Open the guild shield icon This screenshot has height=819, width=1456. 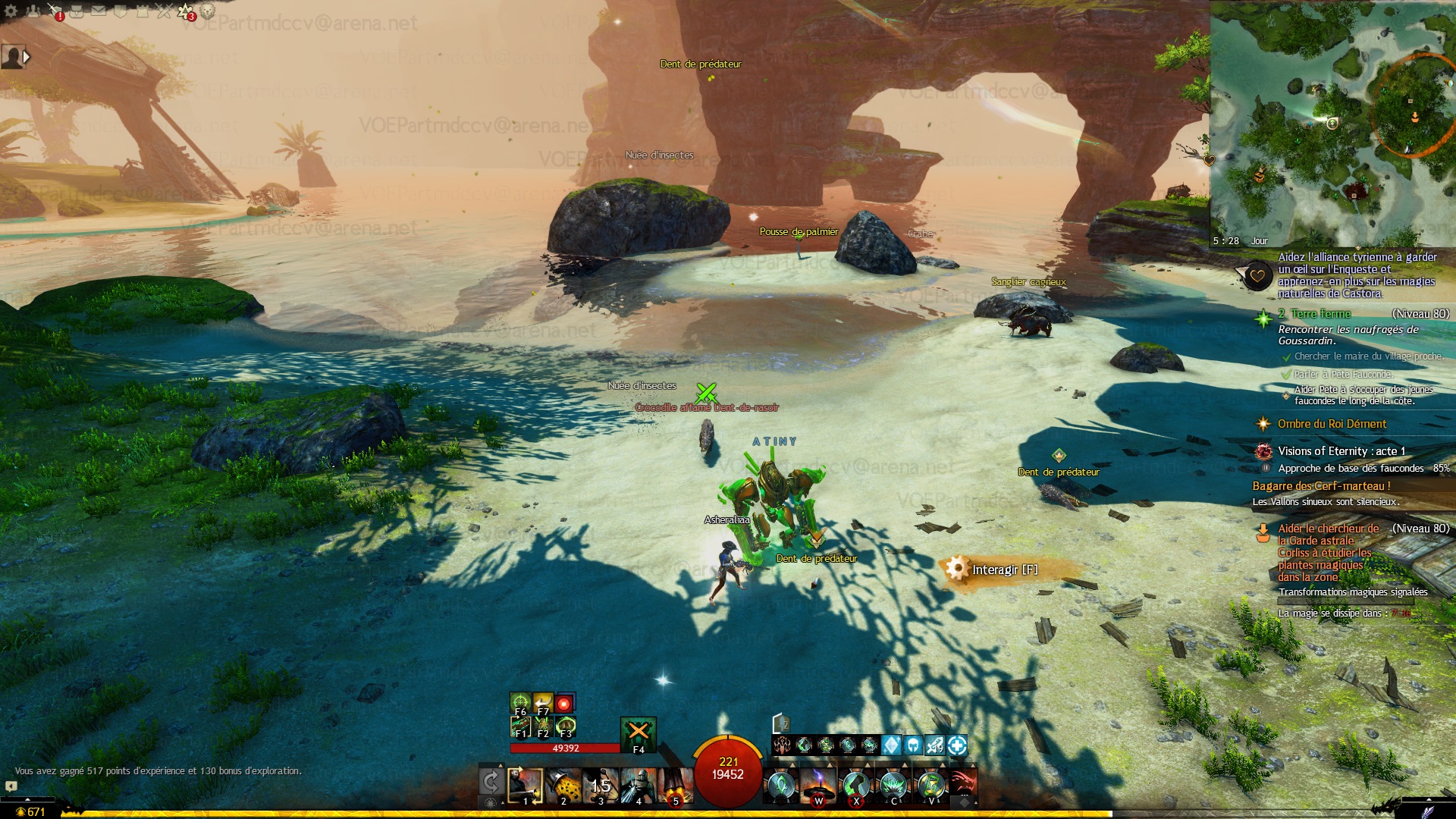click(x=120, y=11)
